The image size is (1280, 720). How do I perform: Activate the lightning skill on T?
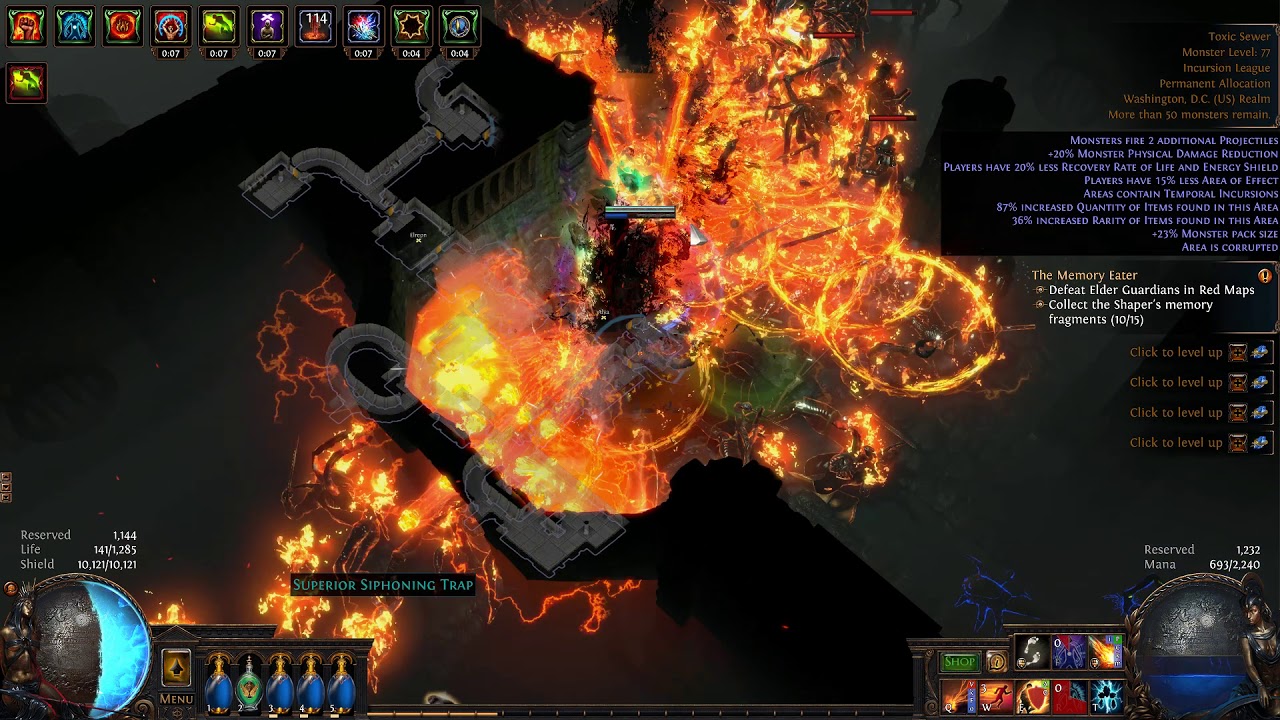click(x=1106, y=696)
